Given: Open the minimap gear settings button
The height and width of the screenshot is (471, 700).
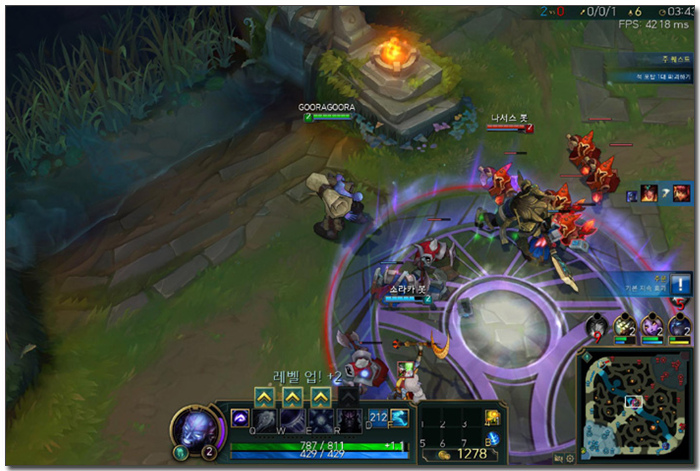Looking at the screenshot, I should [x=568, y=457].
